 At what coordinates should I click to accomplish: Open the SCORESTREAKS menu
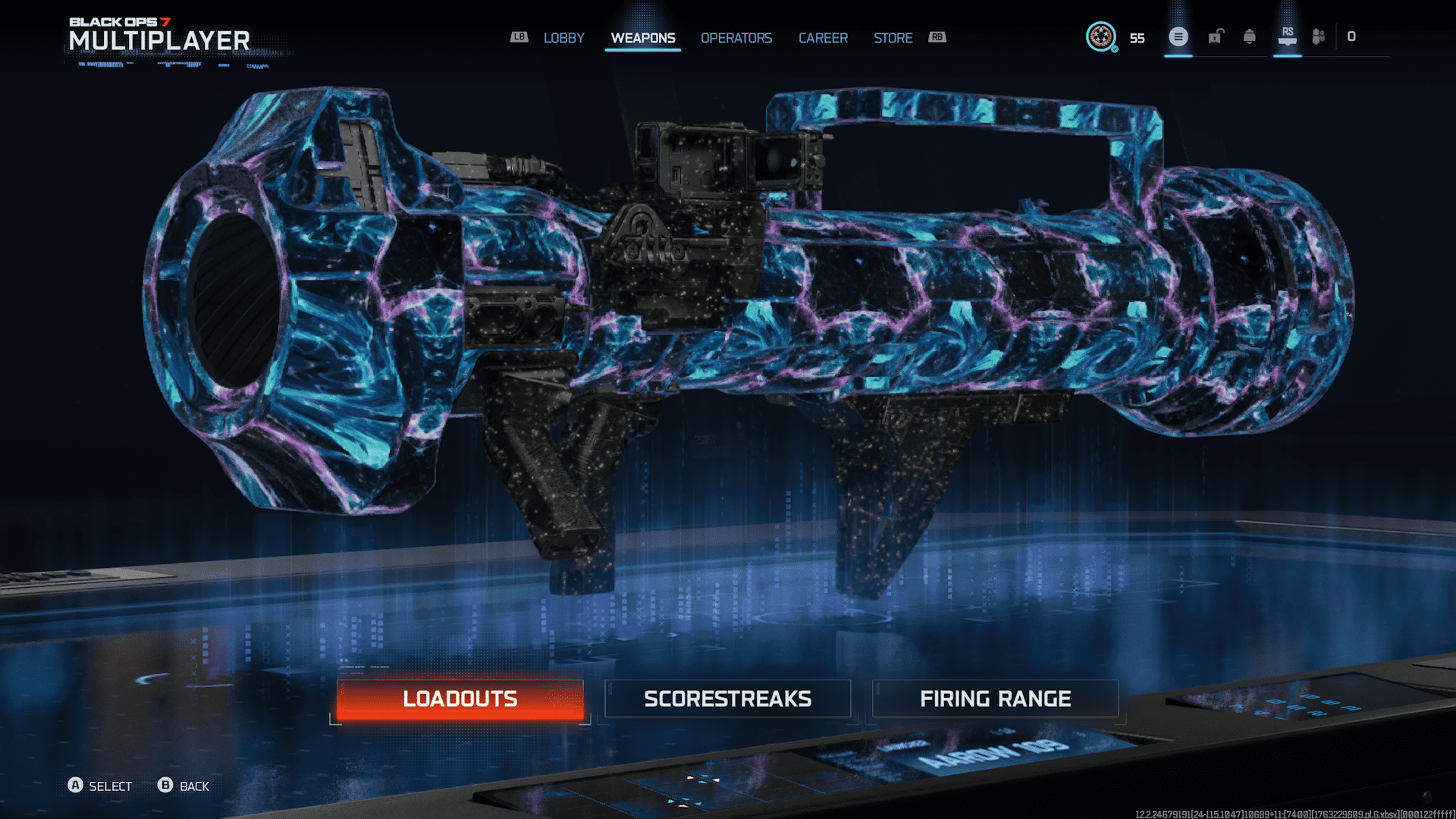pyautogui.click(x=727, y=698)
